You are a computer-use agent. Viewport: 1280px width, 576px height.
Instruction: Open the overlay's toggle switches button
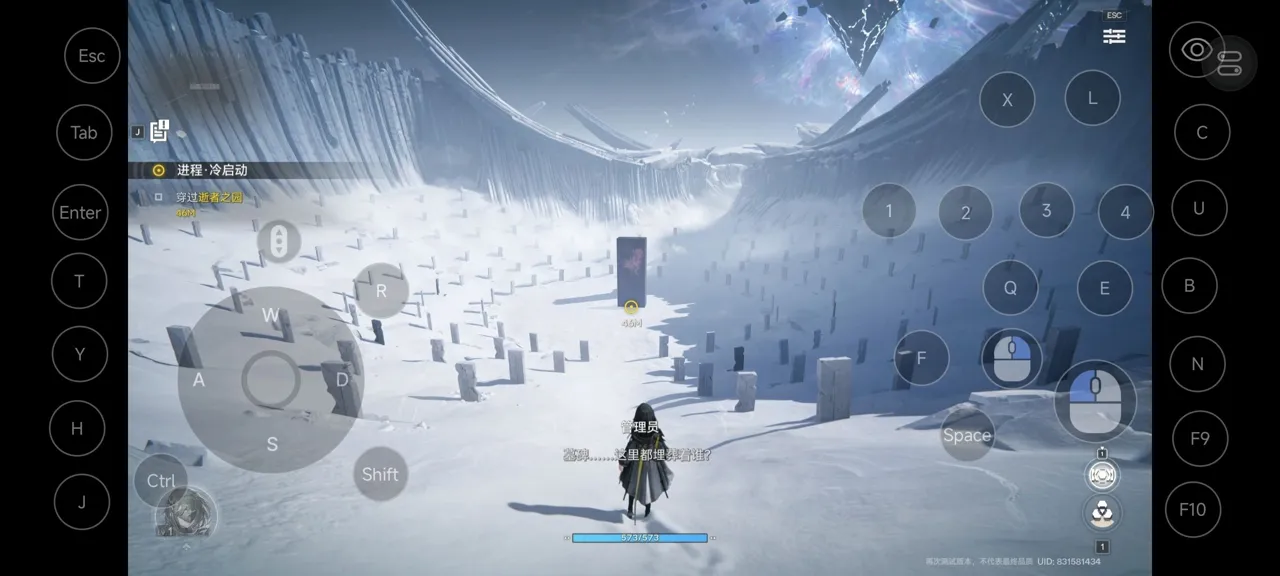pos(1230,62)
